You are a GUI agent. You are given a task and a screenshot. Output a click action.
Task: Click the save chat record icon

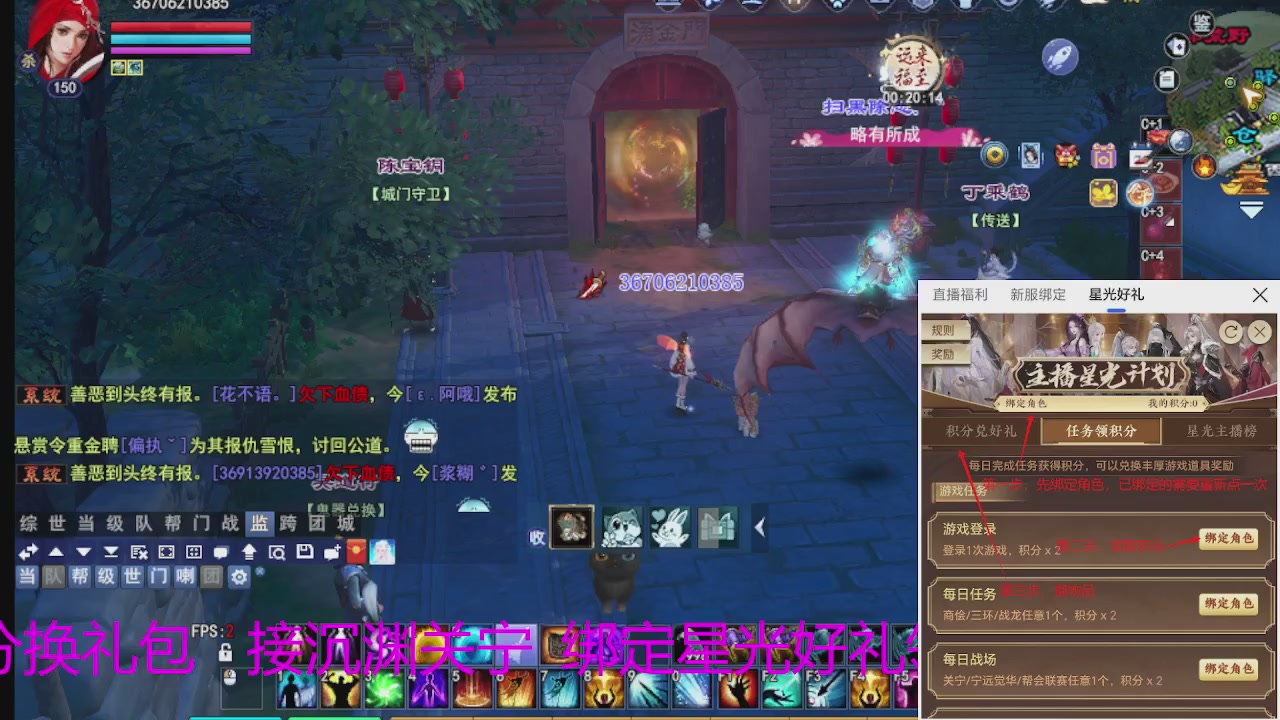click(x=305, y=551)
